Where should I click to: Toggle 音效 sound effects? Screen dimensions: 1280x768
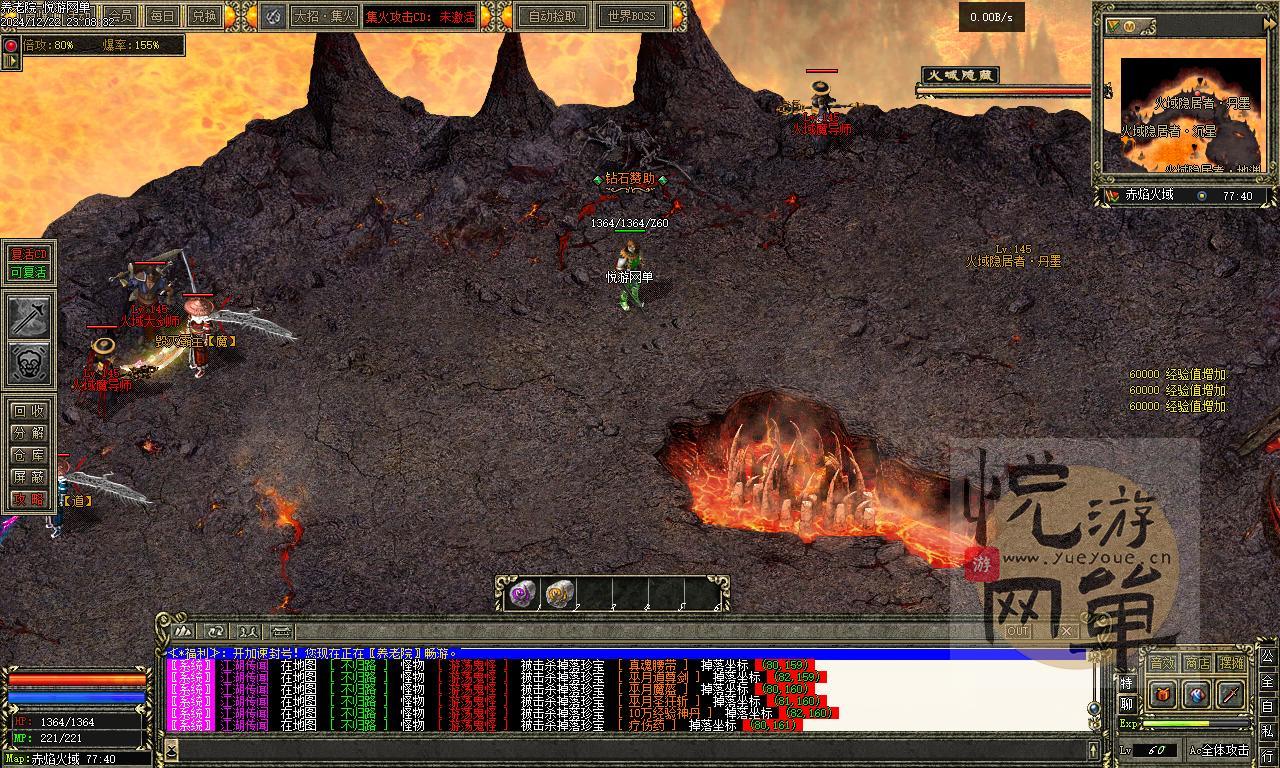pos(1162,663)
